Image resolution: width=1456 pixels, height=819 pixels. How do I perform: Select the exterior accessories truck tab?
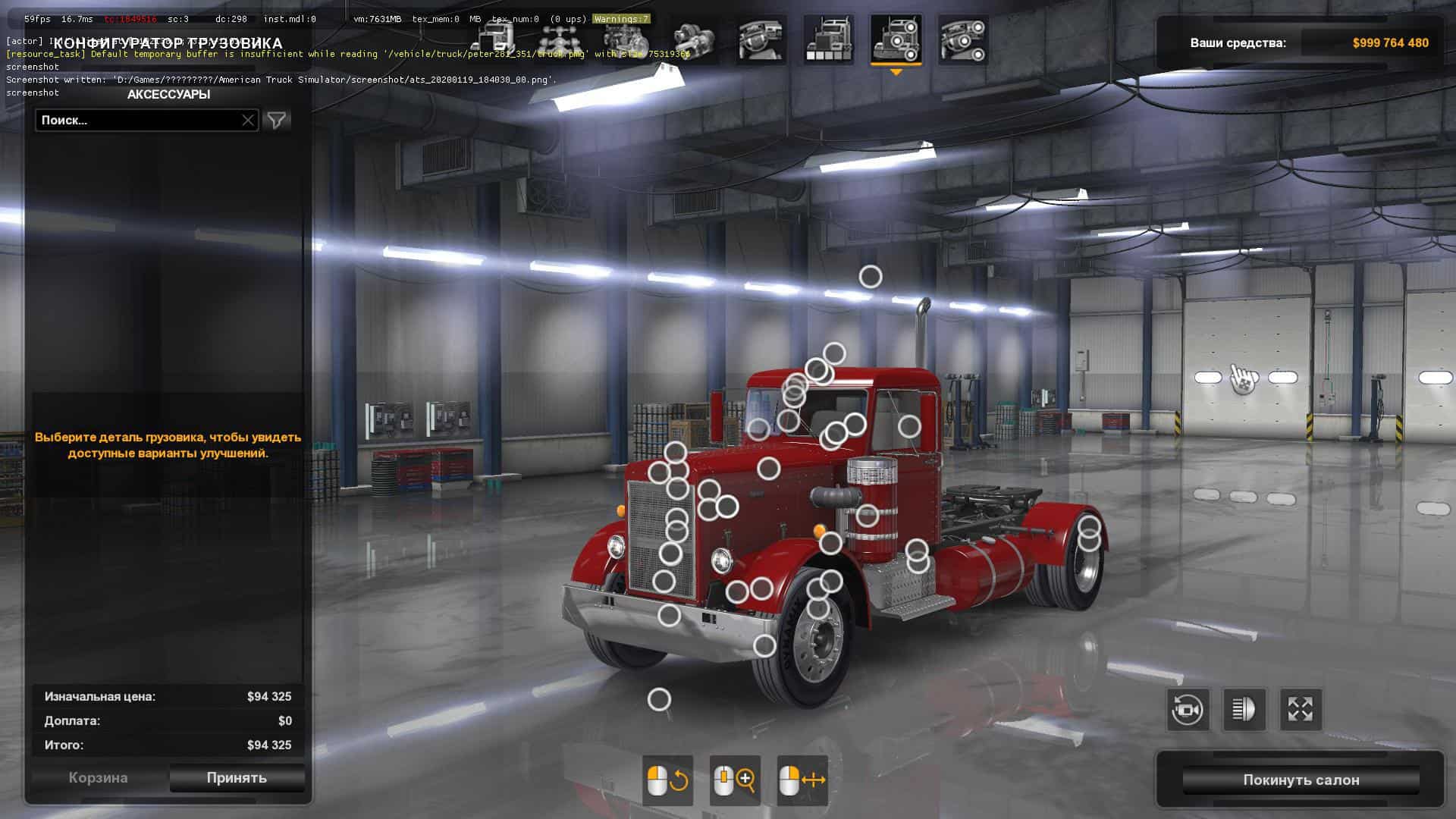pyautogui.click(x=896, y=40)
